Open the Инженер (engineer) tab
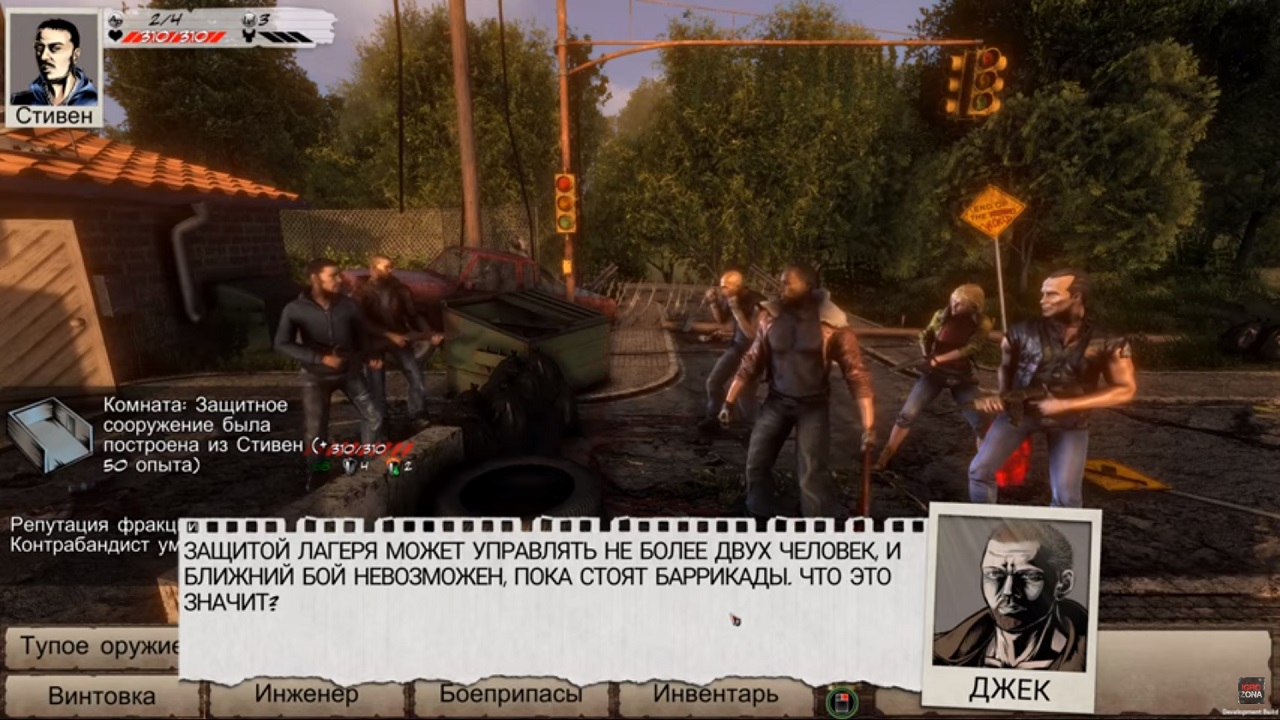The image size is (1280, 720). (306, 694)
